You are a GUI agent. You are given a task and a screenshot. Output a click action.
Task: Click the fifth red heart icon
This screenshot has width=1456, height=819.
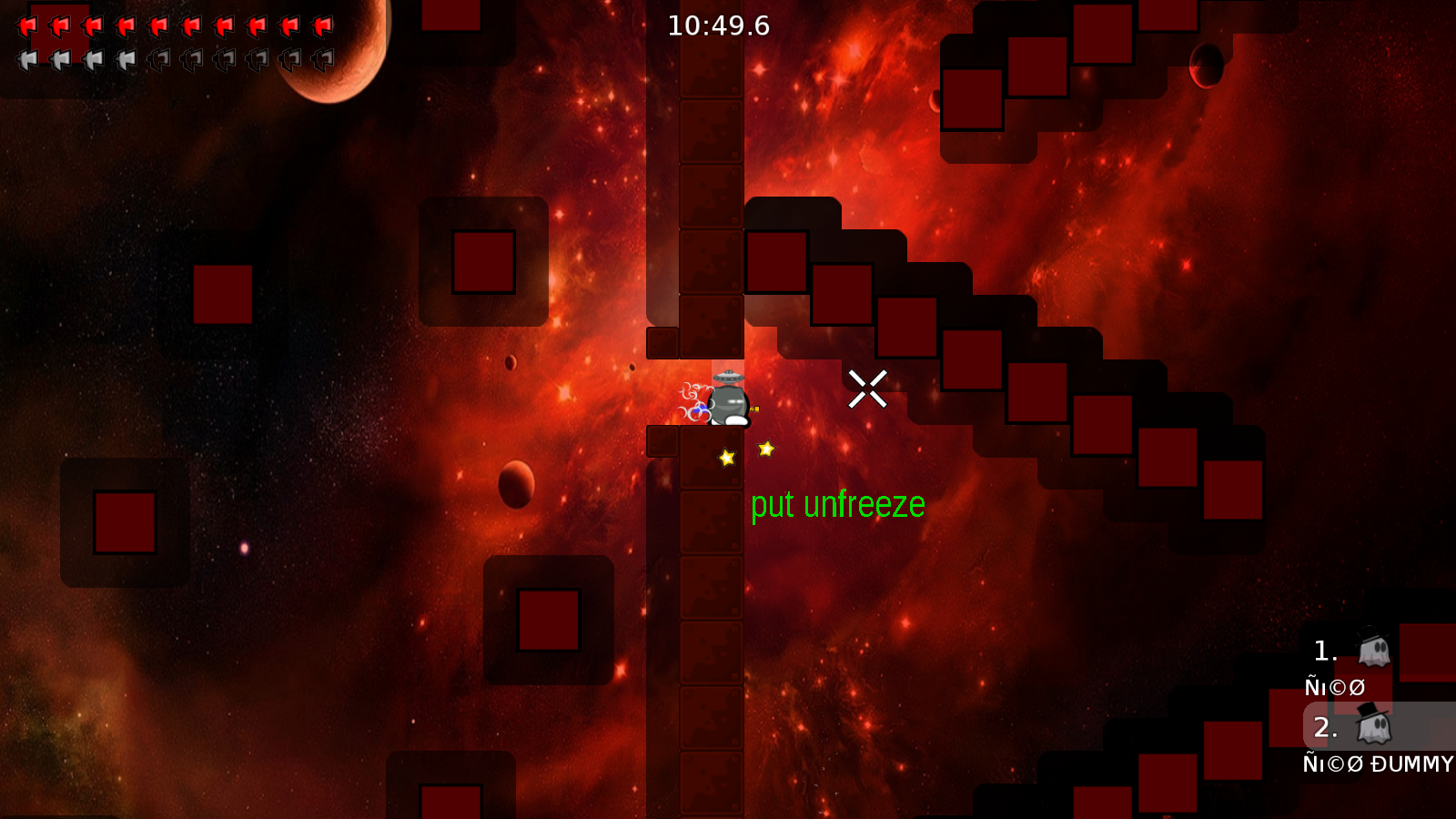(x=158, y=25)
